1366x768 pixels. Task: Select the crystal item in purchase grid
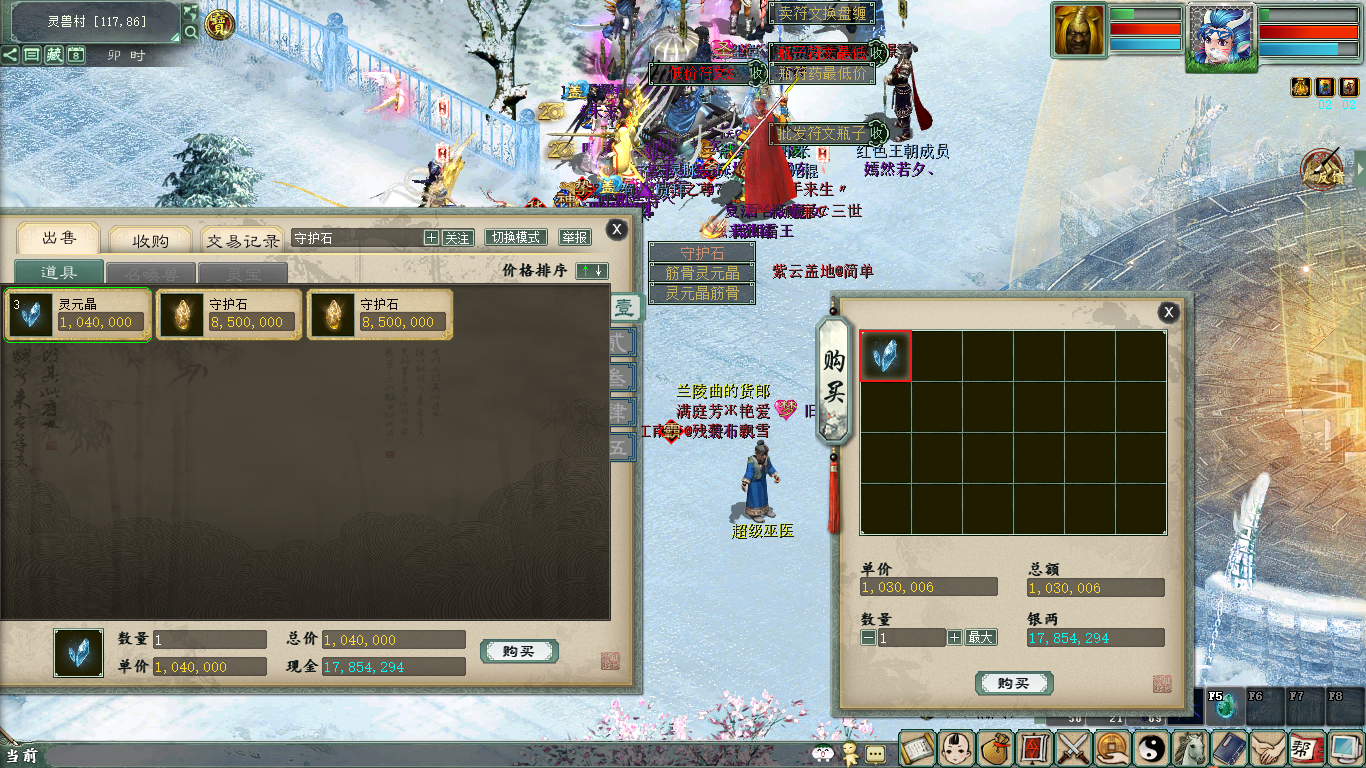tap(886, 356)
